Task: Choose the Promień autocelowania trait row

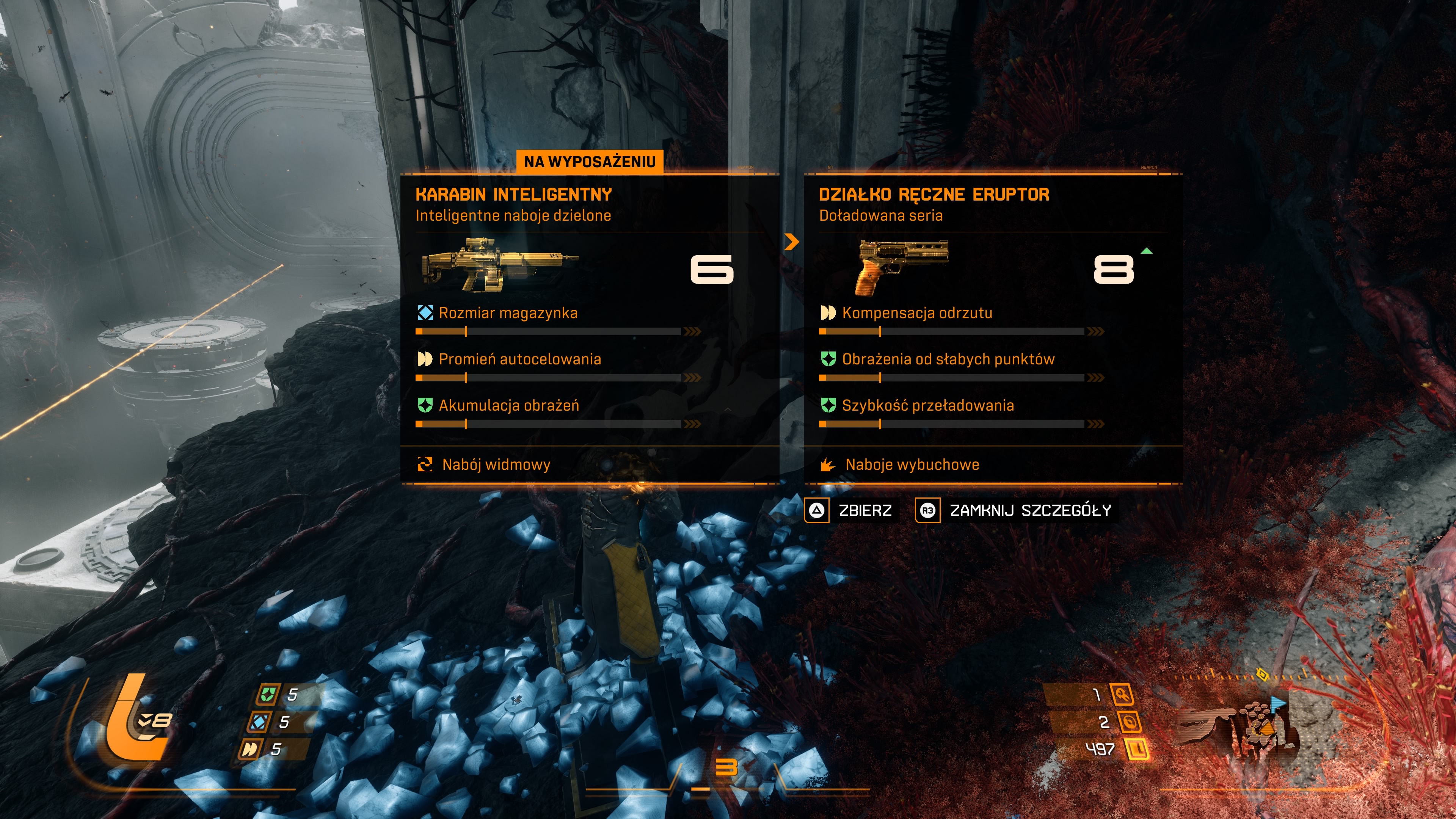Action: point(519,359)
